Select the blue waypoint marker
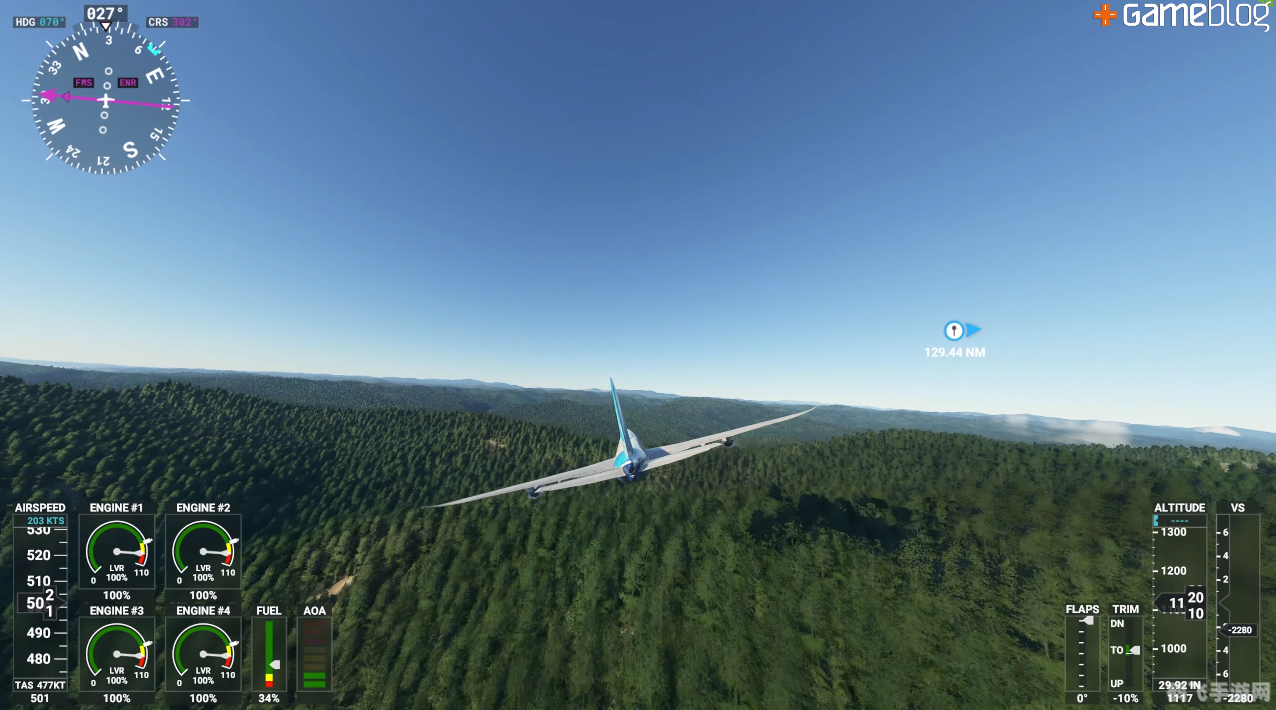Viewport: 1276px width, 710px height. tap(955, 330)
